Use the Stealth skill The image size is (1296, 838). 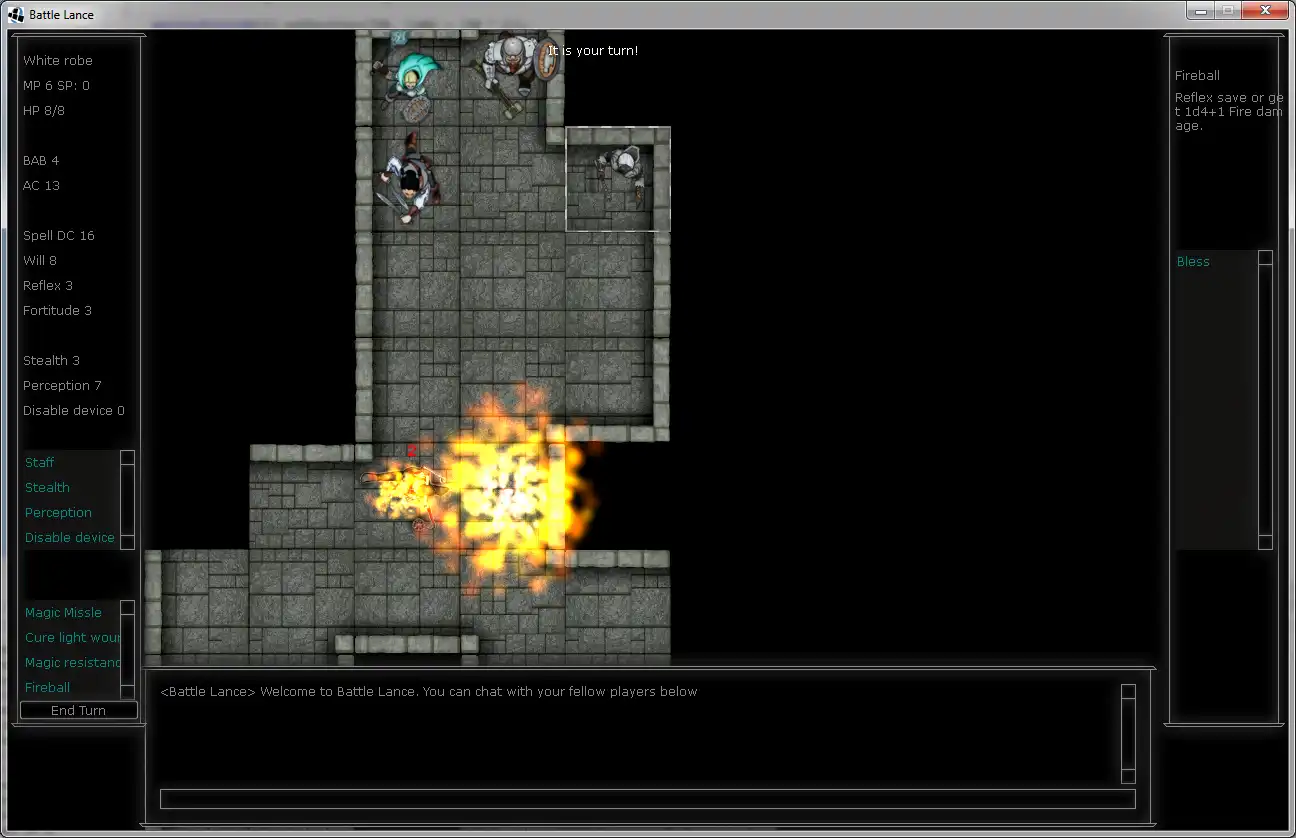[48, 487]
